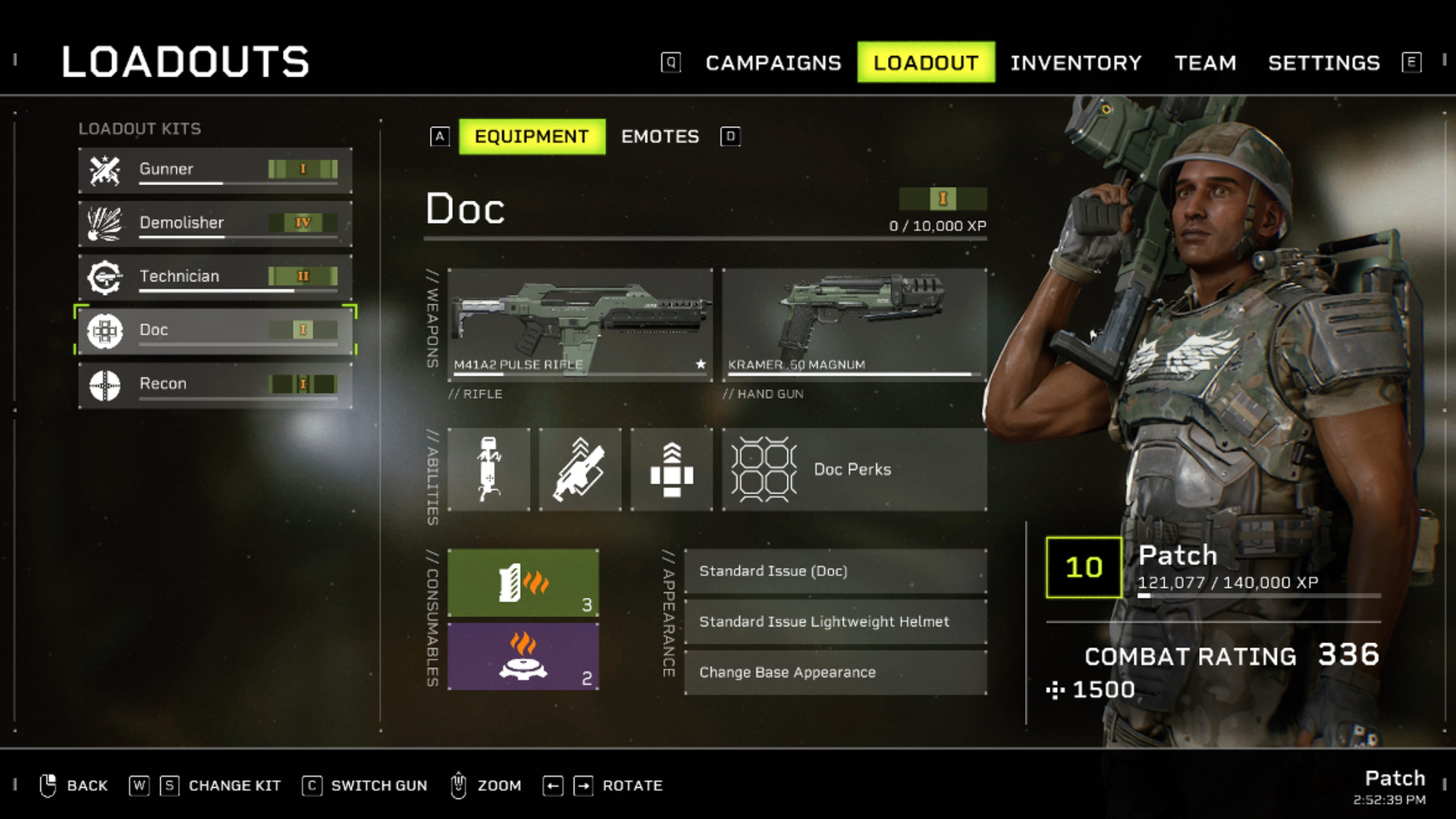1456x819 pixels.
Task: Select the medical cross ability icon
Action: 671,469
